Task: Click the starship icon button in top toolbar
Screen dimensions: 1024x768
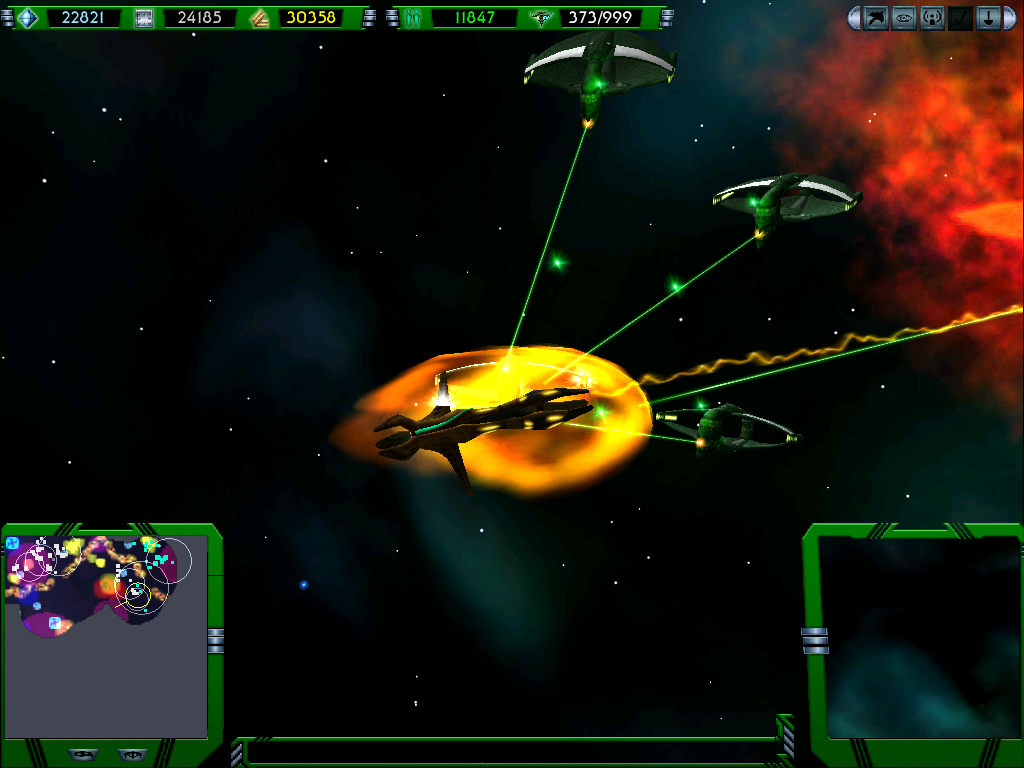Action: point(876,18)
